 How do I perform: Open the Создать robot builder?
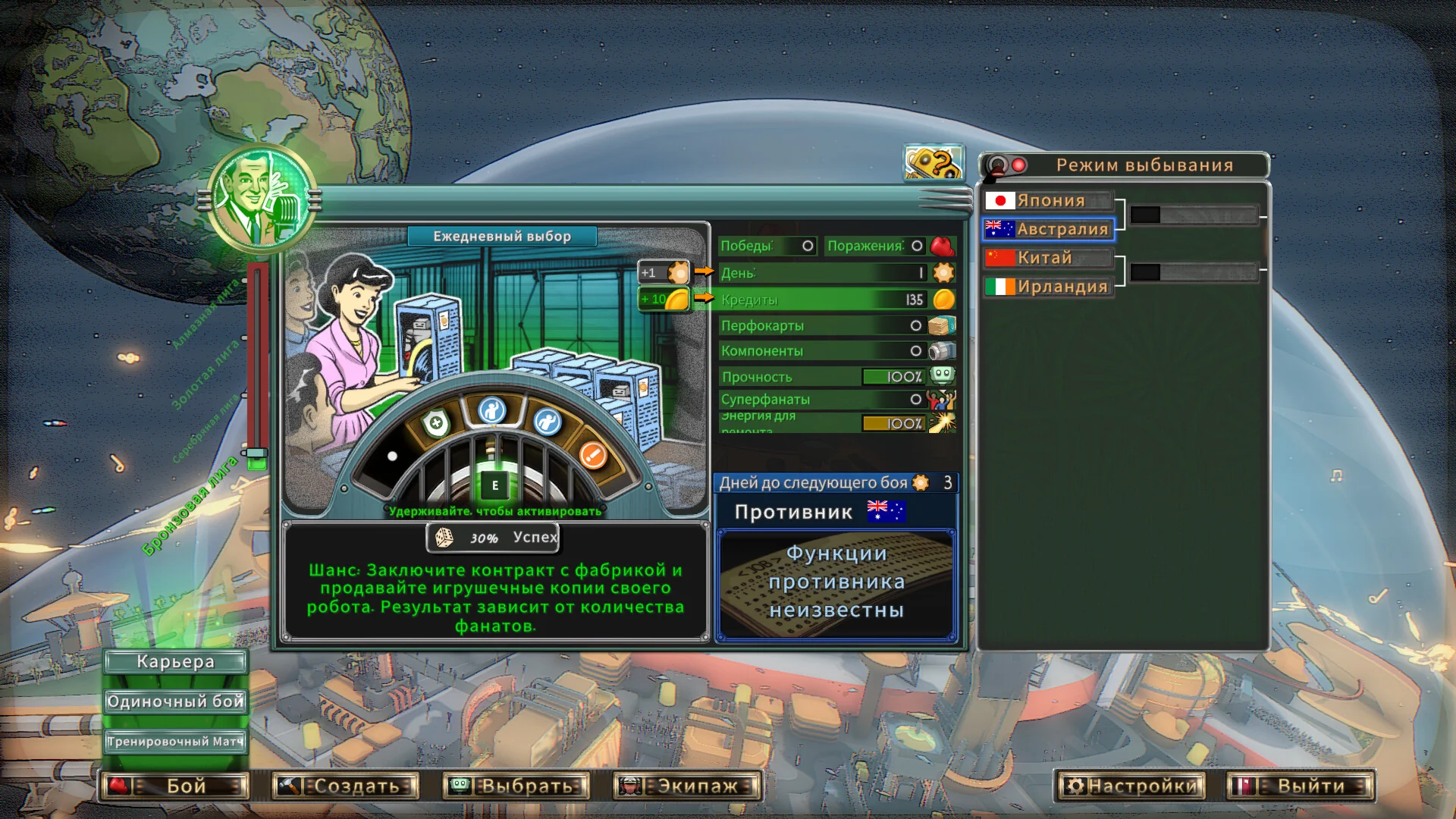(x=346, y=786)
